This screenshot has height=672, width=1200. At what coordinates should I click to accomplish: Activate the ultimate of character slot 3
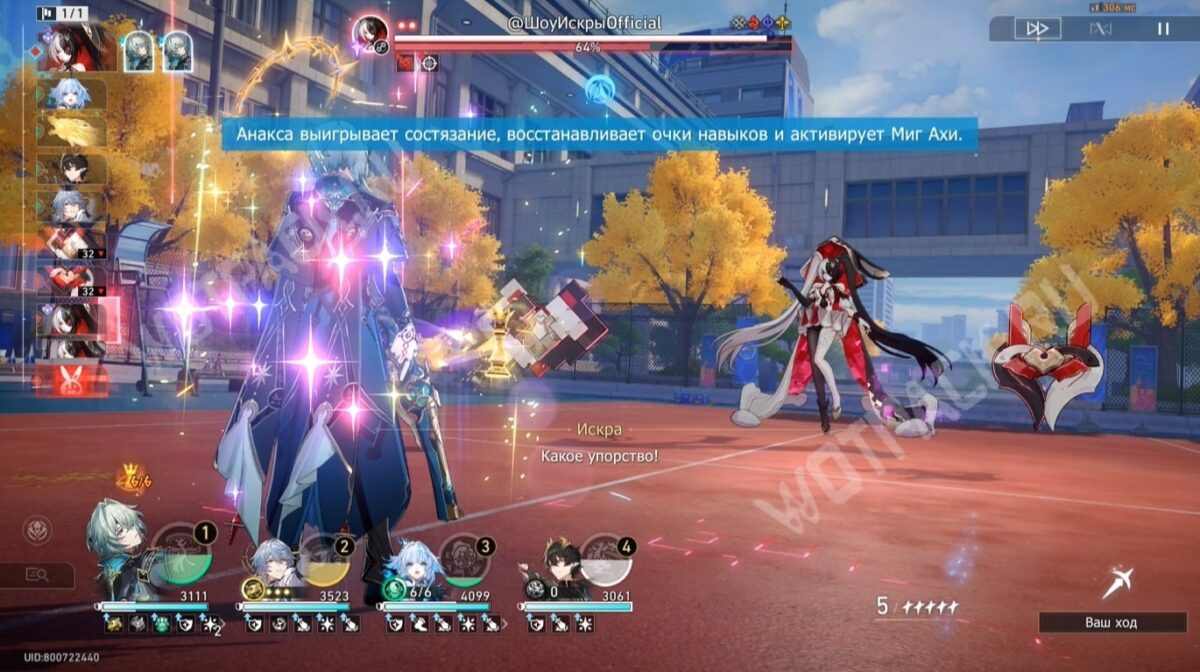pos(464,560)
